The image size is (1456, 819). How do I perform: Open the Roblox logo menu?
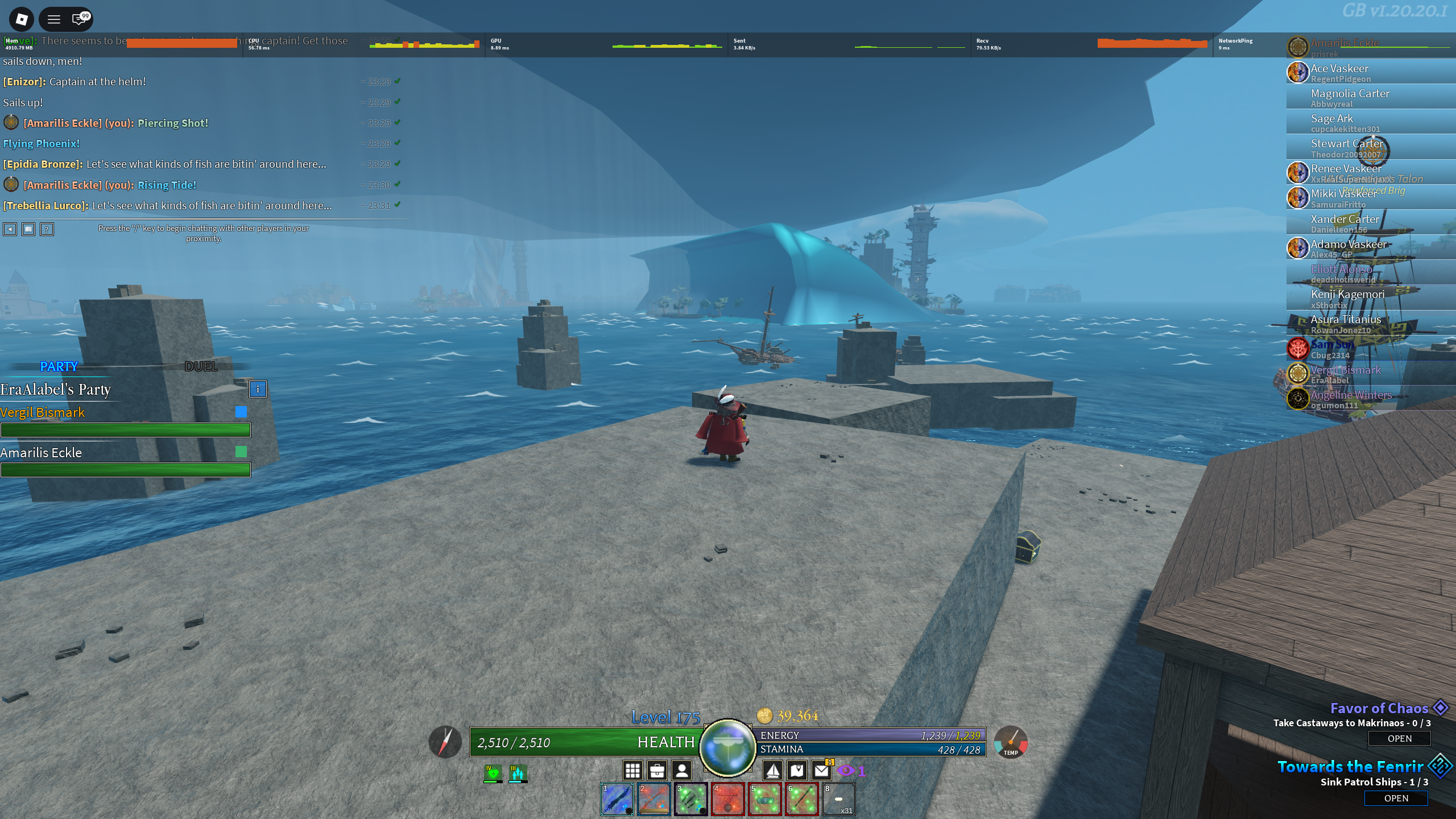22,19
